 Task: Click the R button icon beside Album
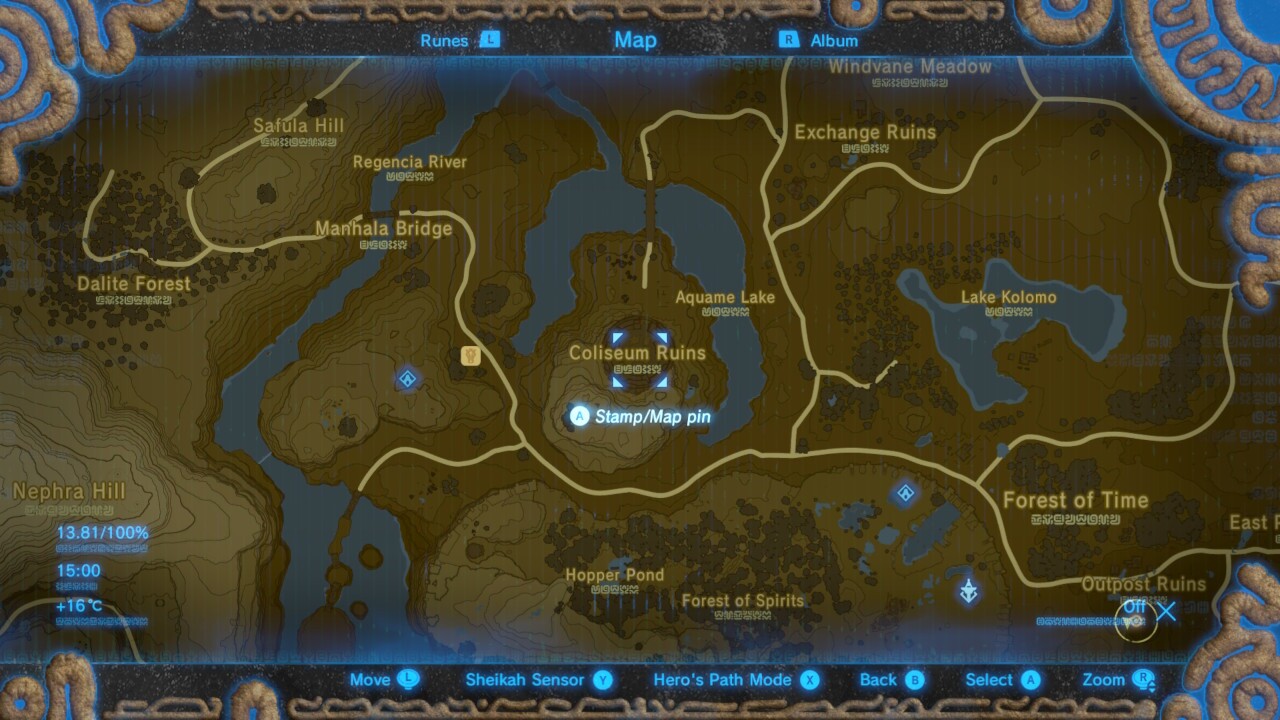[790, 41]
